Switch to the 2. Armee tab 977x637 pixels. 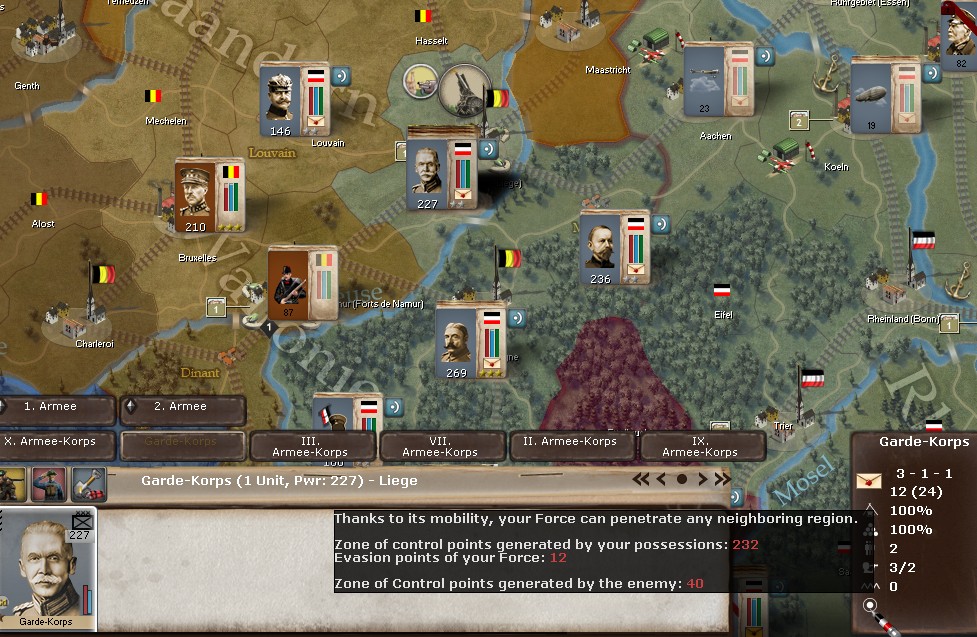point(182,408)
